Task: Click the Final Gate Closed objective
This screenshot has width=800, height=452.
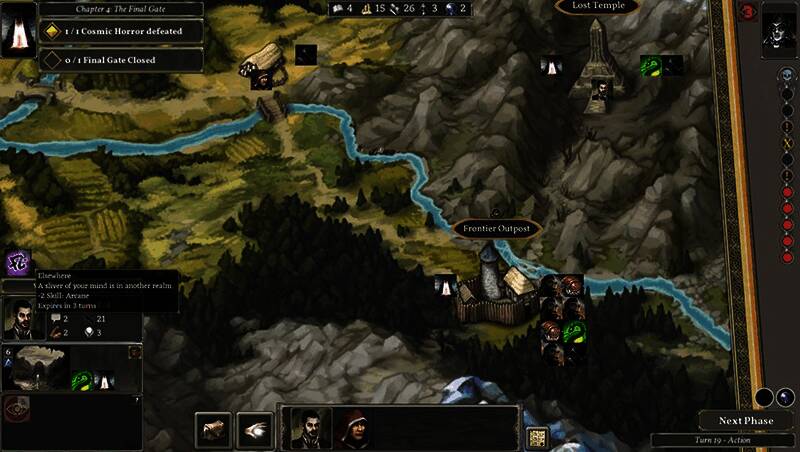Action: (124, 60)
